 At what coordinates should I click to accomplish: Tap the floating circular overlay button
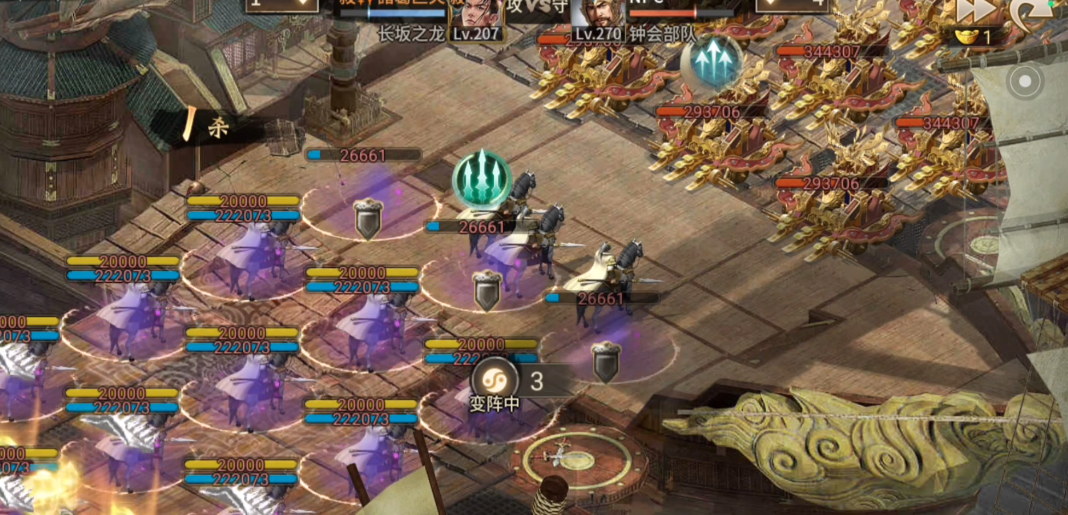1026,80
